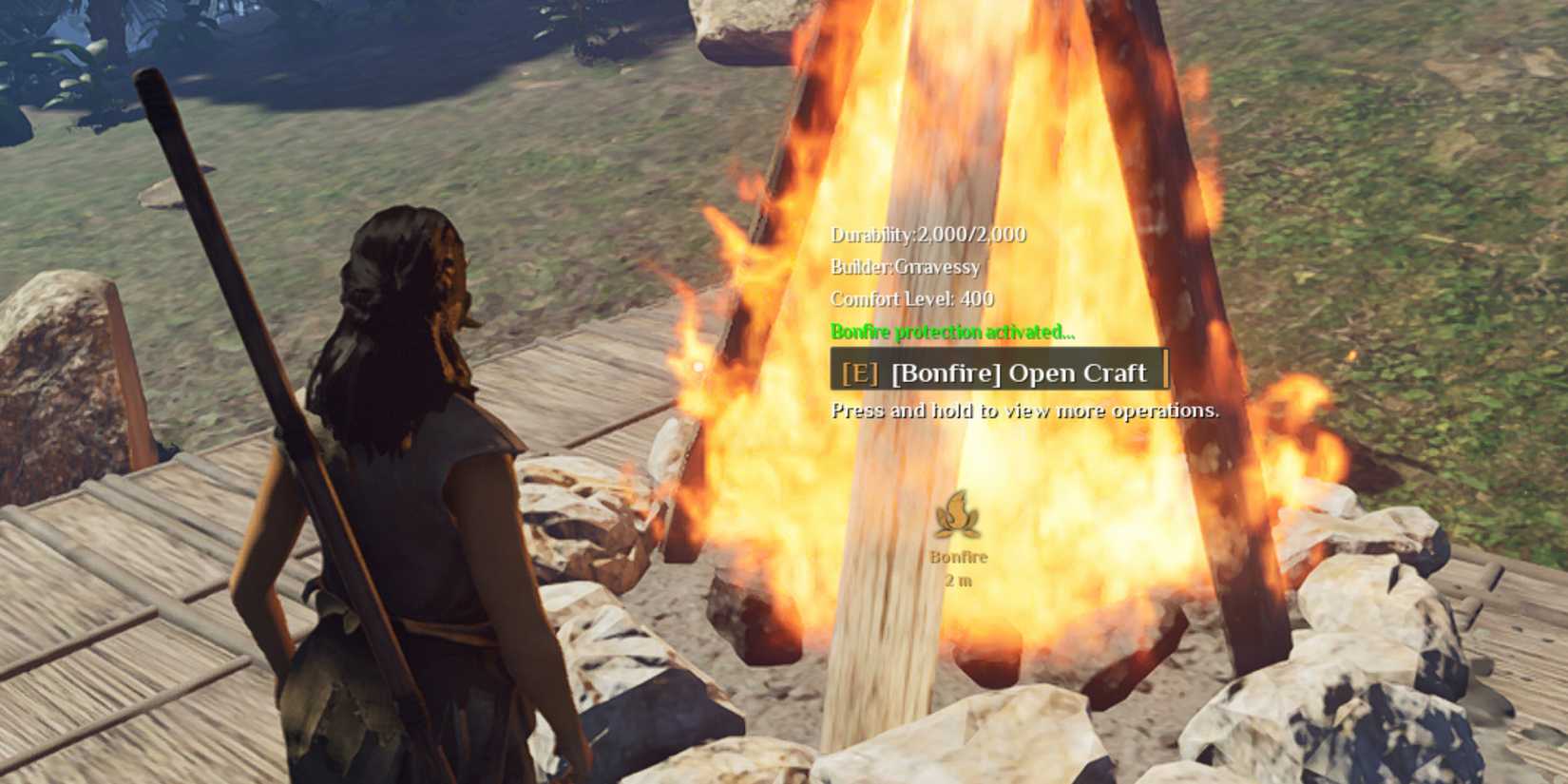Click the Builder:Grravessy name label
The width and height of the screenshot is (1568, 784).
coord(904,267)
